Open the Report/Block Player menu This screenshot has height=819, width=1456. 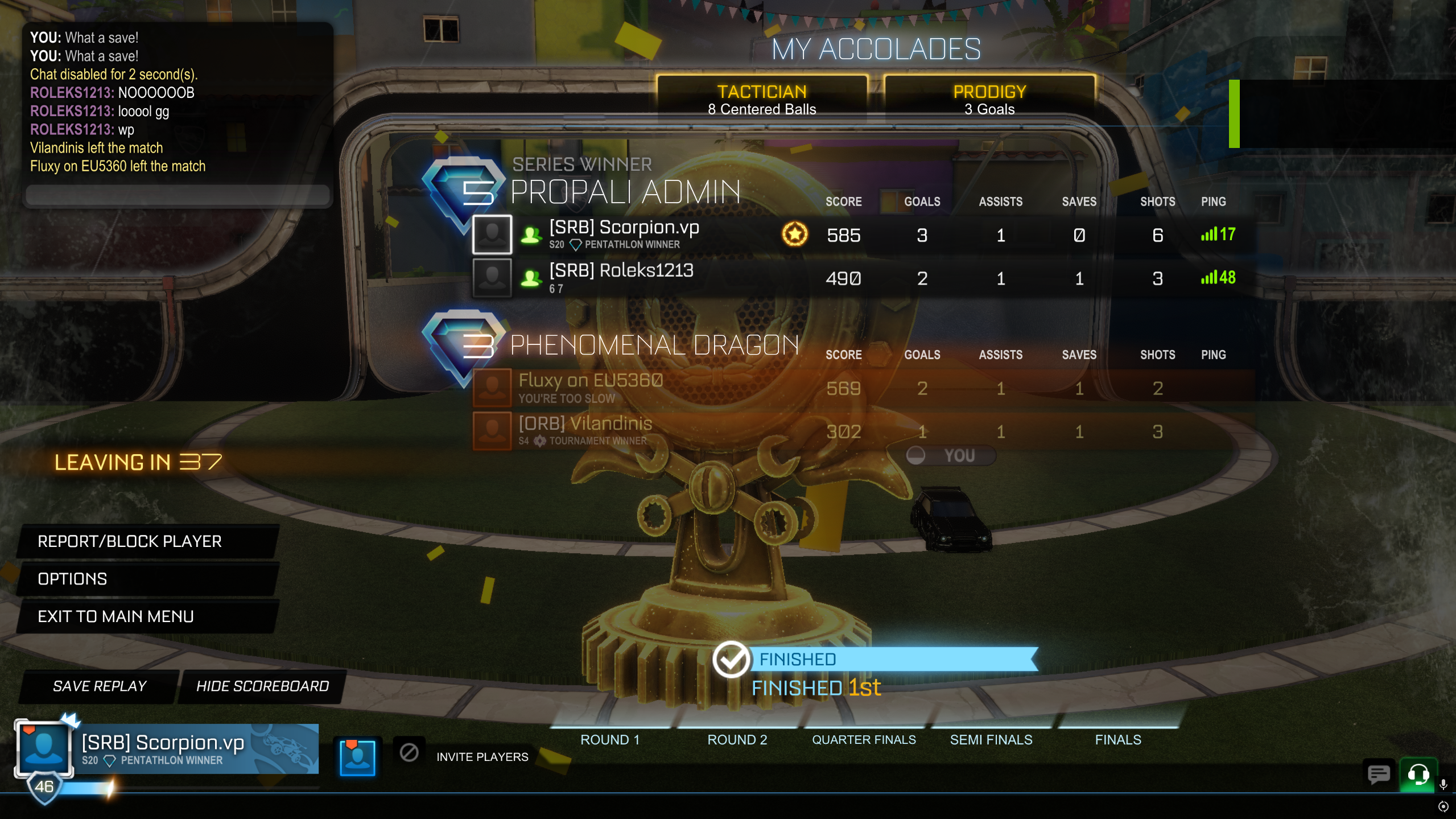[147, 541]
